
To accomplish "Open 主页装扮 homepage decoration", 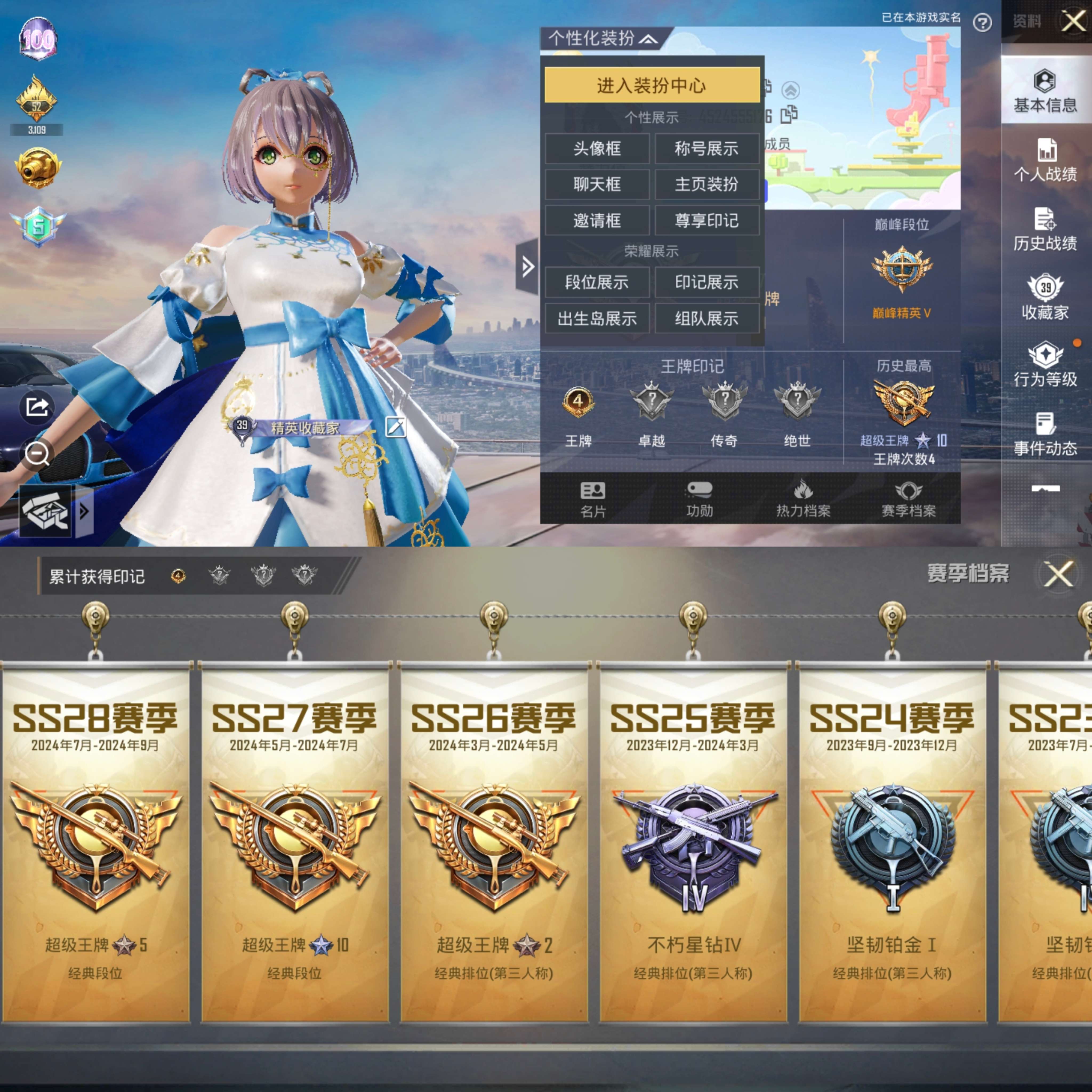I will [706, 184].
